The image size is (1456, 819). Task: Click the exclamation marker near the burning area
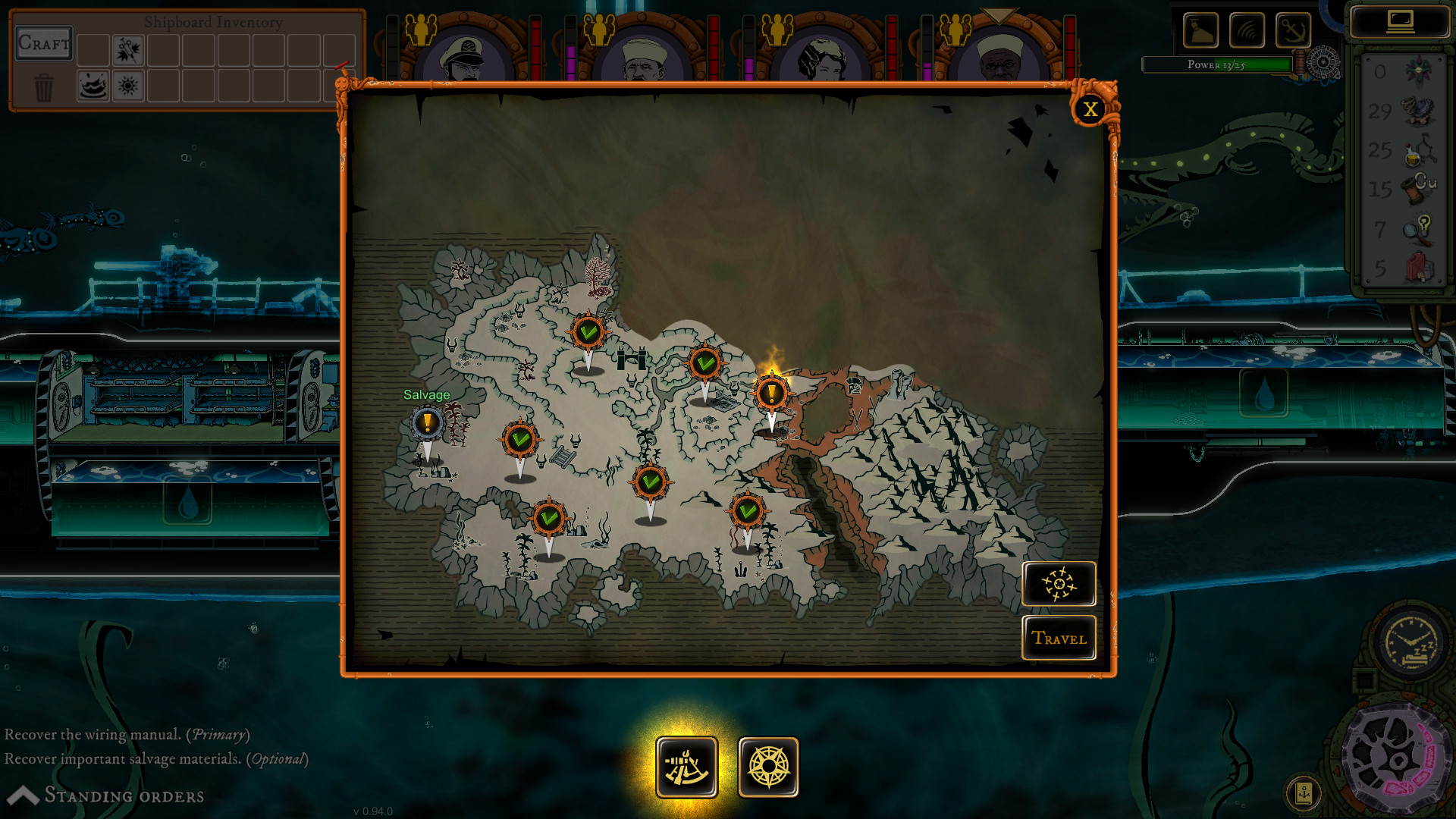772,393
